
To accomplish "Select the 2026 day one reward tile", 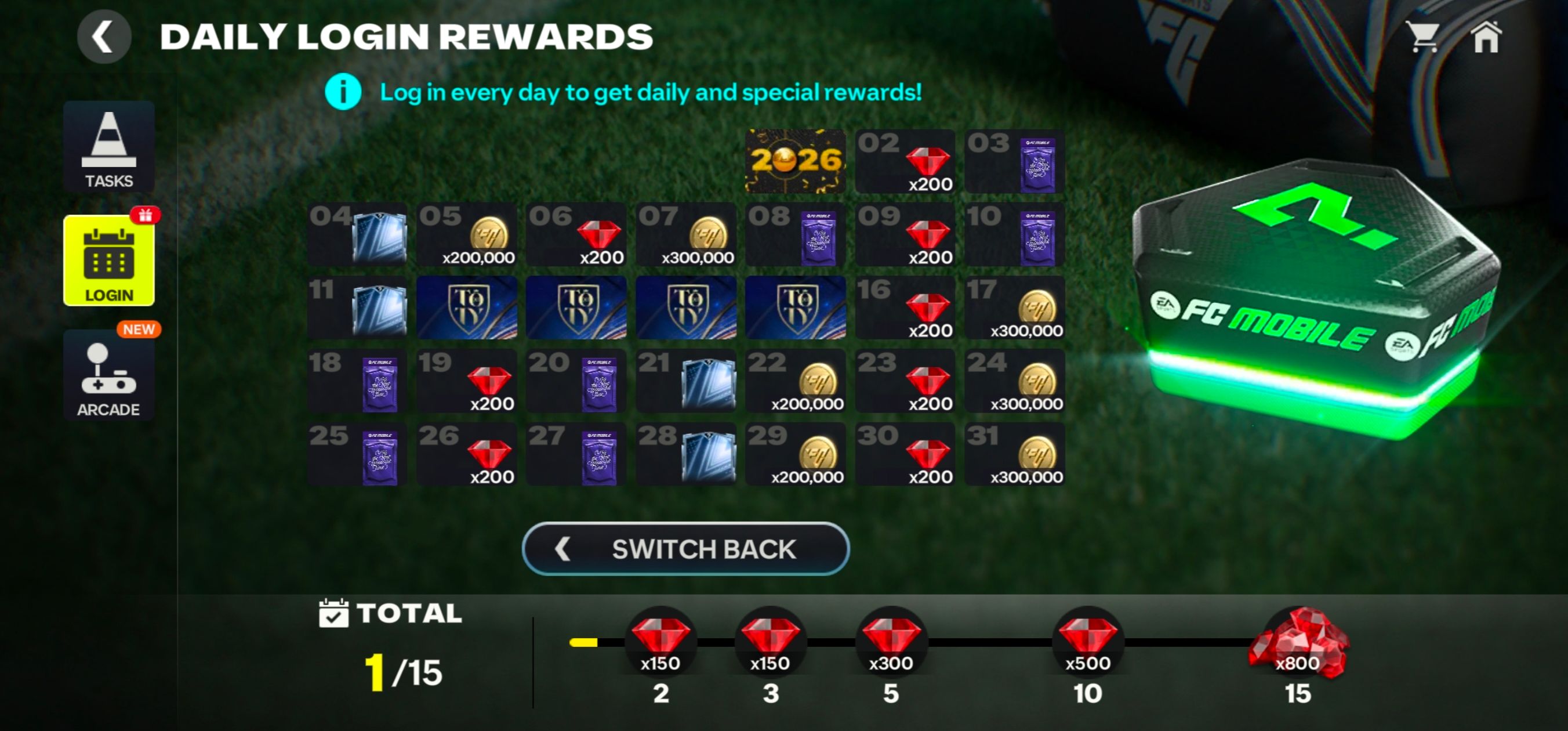I will 795,161.
